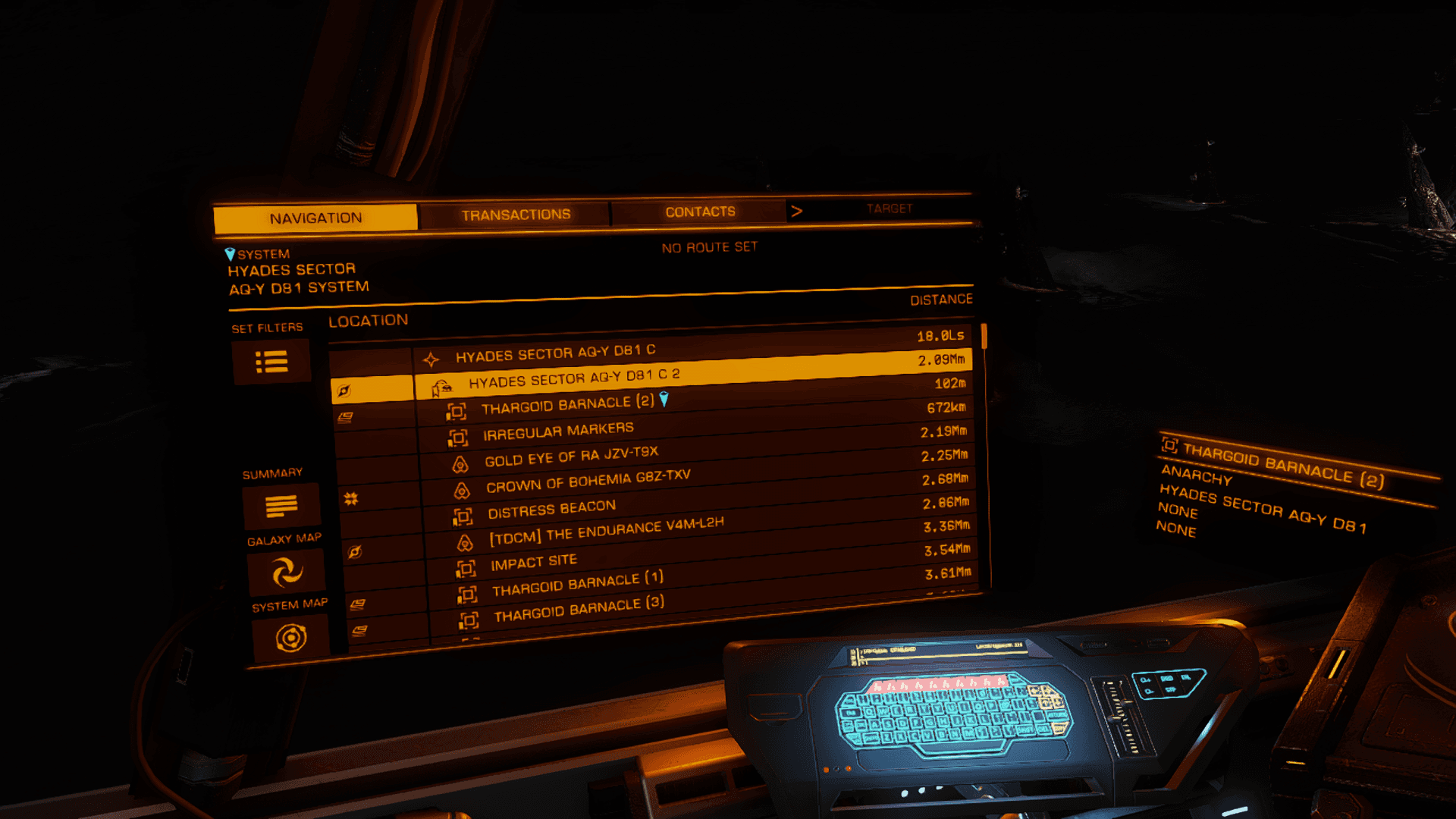Choose the Impact Site location
This screenshot has height=819, width=1456.
534,563
